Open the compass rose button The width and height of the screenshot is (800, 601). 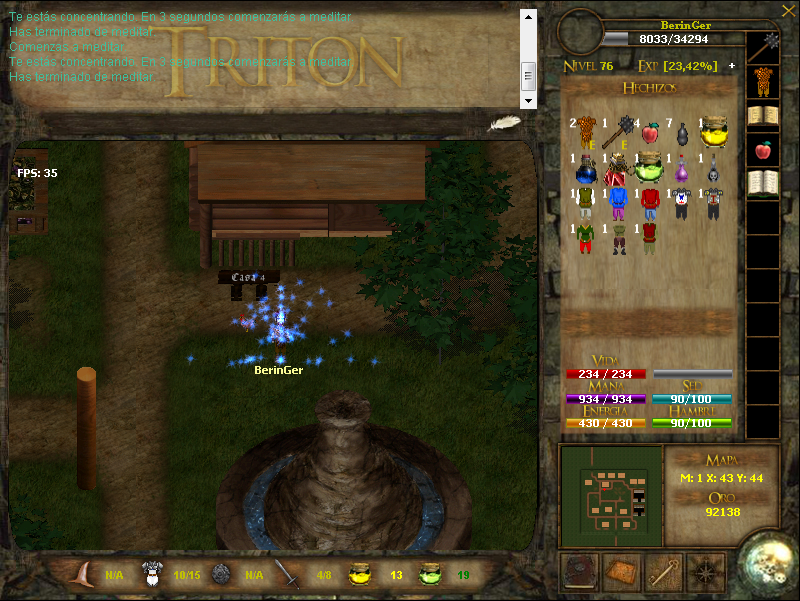pyautogui.click(x=707, y=571)
